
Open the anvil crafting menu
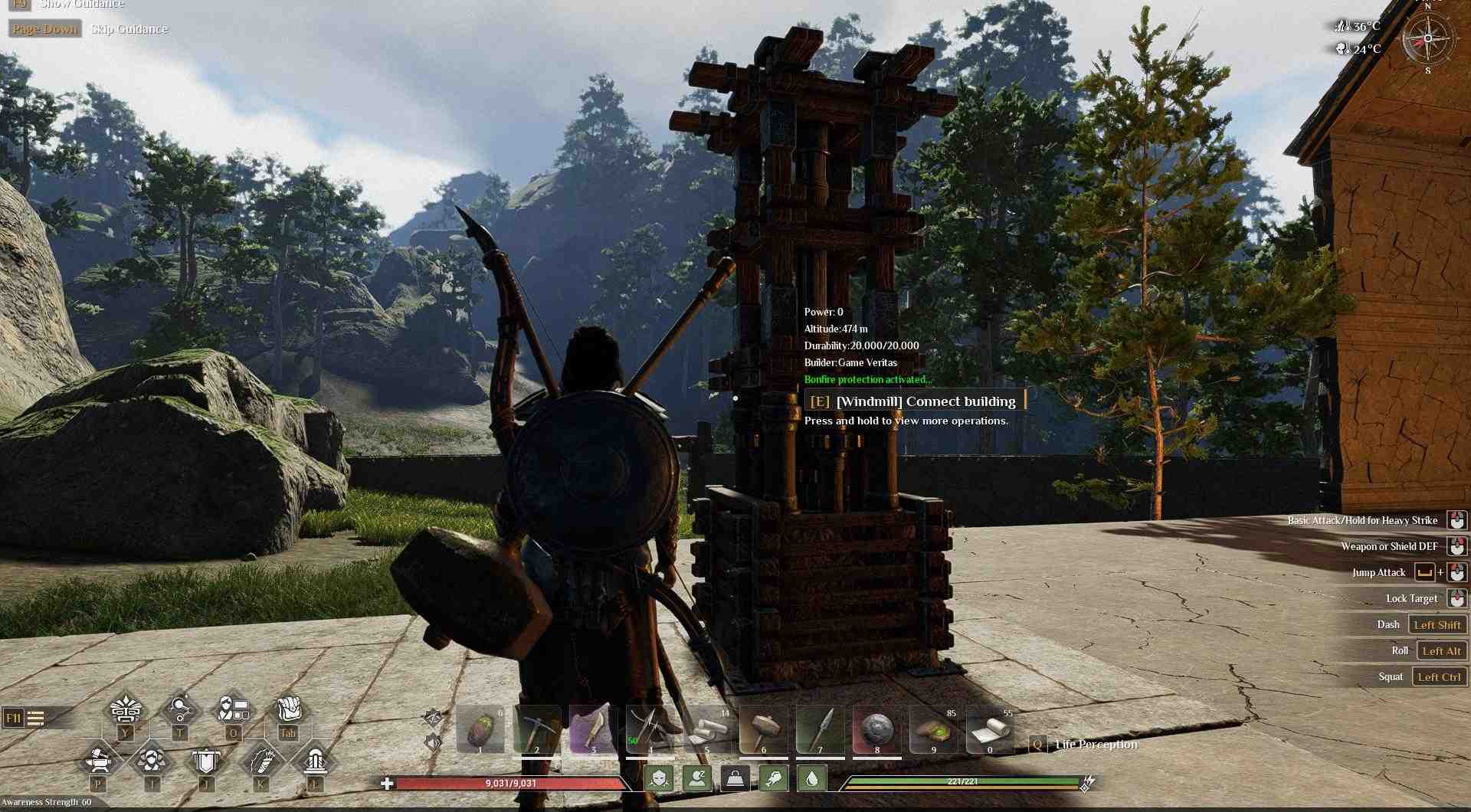(99, 761)
